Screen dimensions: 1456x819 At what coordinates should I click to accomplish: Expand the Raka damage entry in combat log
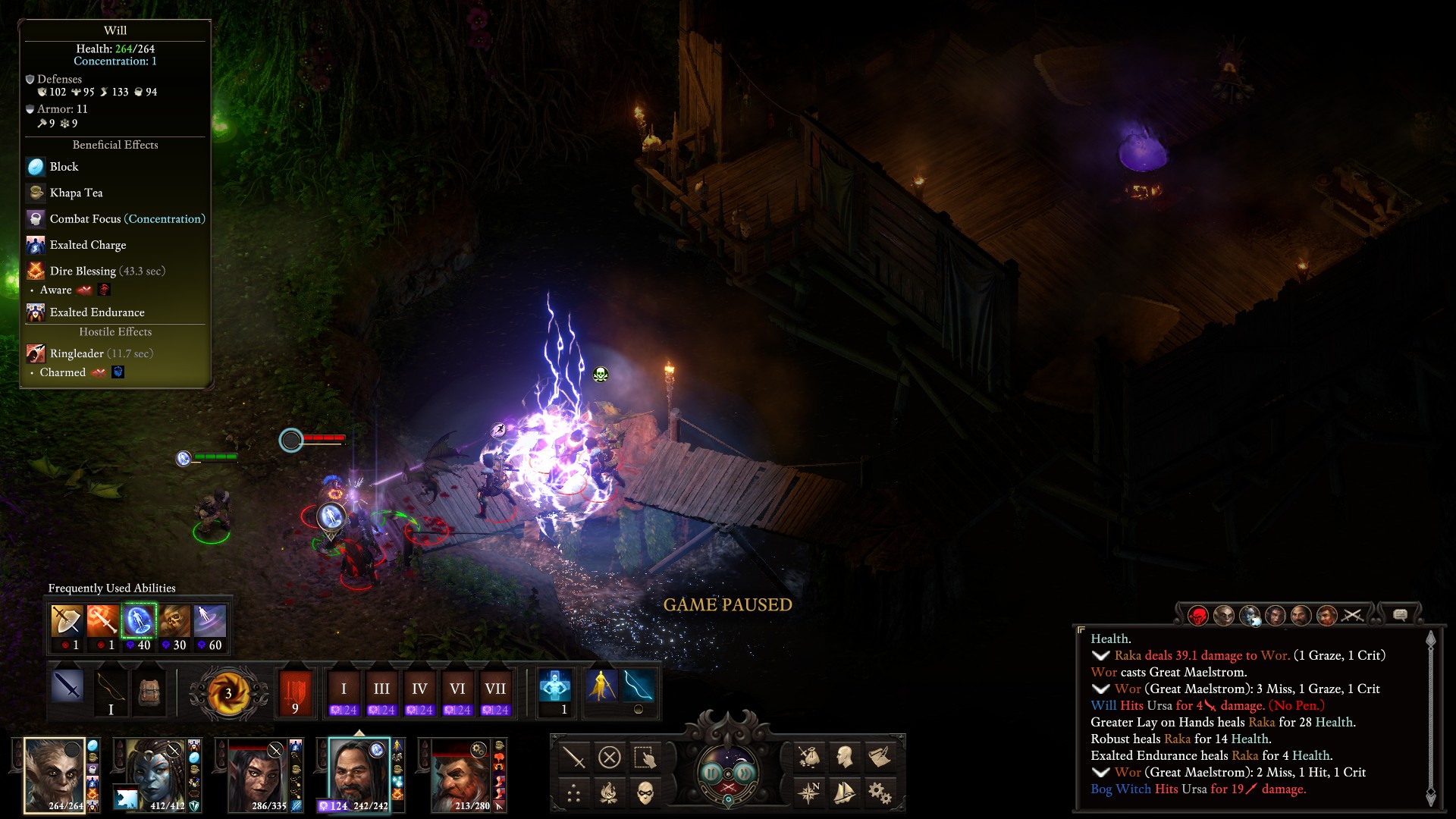[1100, 656]
